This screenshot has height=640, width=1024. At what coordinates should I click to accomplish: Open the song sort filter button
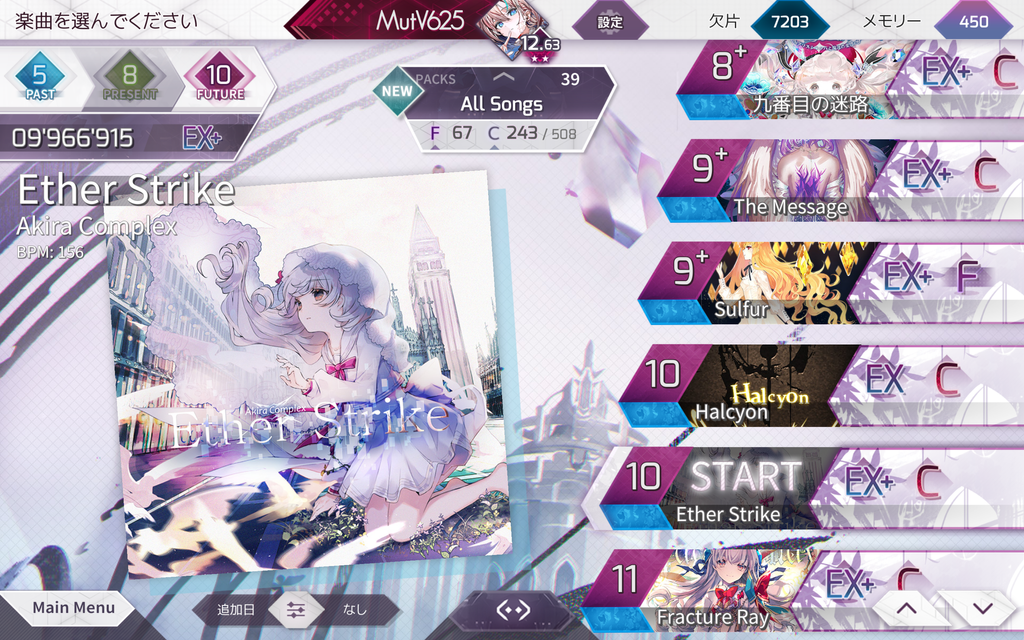coord(295,609)
